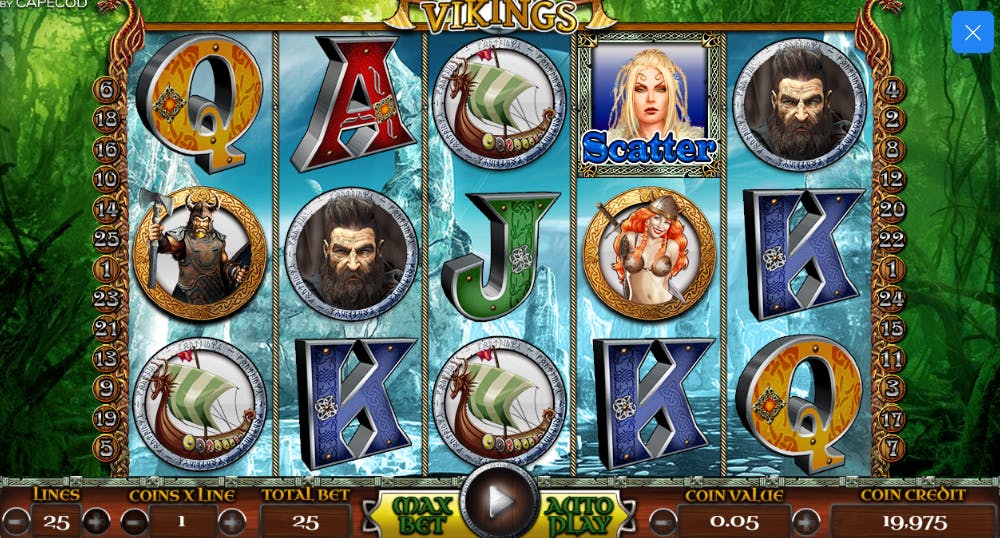This screenshot has width=1000, height=538.
Task: Increase the Coin Value
Action: click(806, 521)
